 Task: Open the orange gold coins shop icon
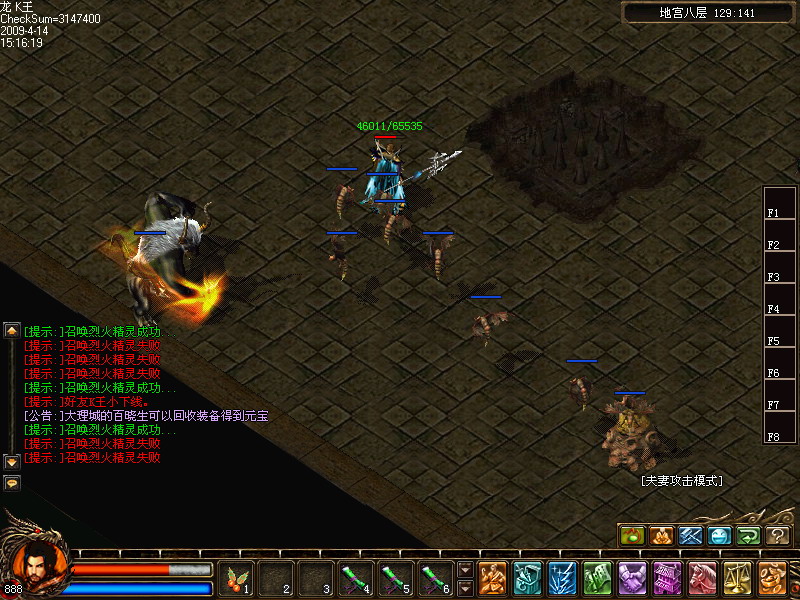click(772, 578)
